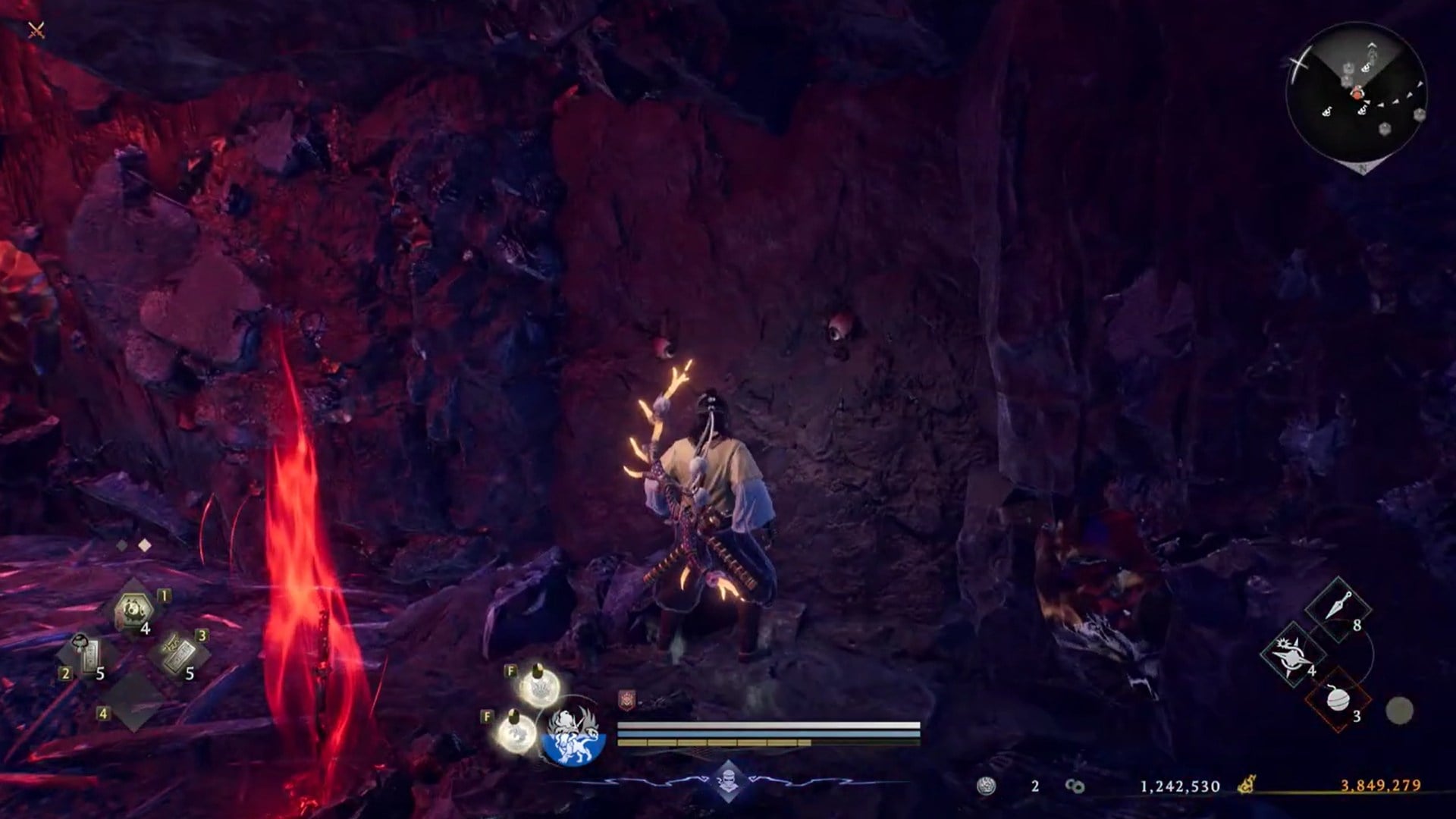Image resolution: width=1456 pixels, height=819 pixels.
Task: Select the bomb quick-item icon showing 3 uses
Action: coord(1338,701)
